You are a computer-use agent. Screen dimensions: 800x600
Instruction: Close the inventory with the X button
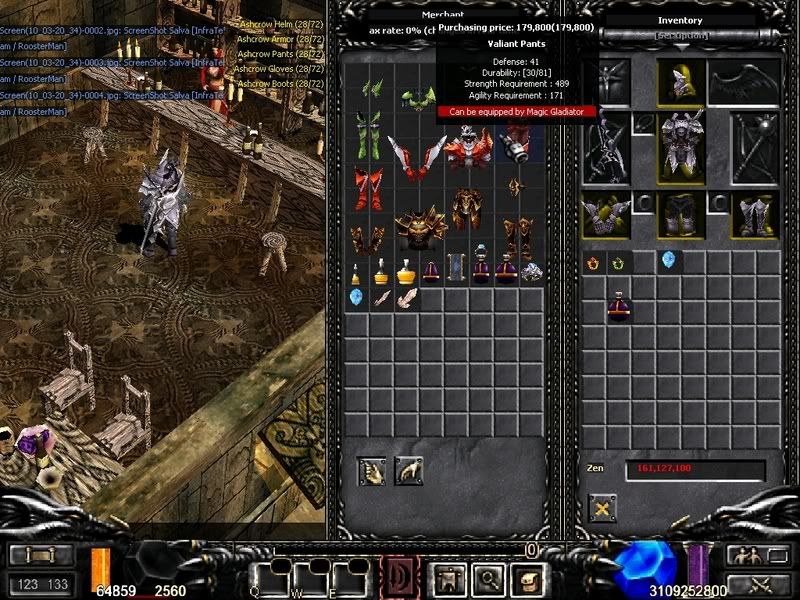point(603,508)
